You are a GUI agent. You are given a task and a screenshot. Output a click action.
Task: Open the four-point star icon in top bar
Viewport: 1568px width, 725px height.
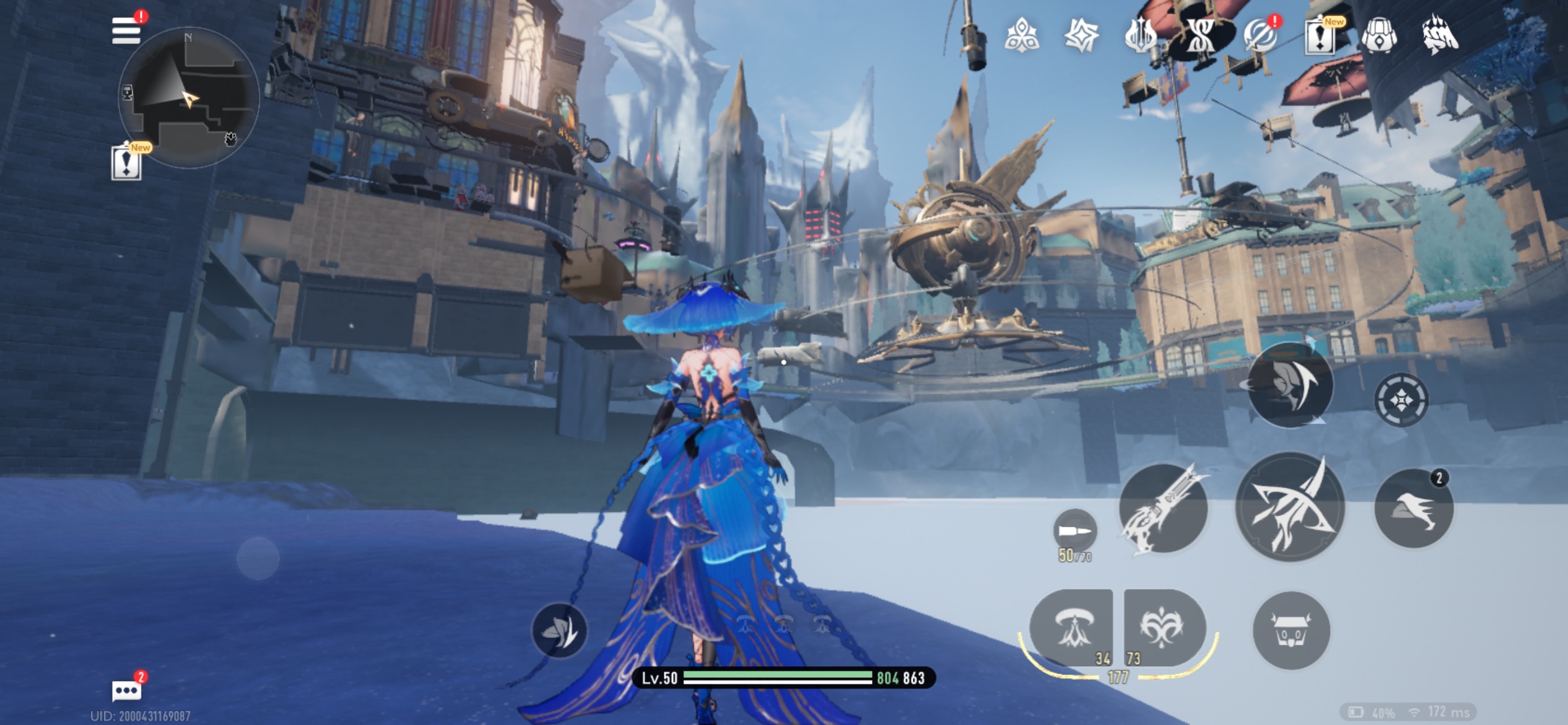click(1081, 35)
